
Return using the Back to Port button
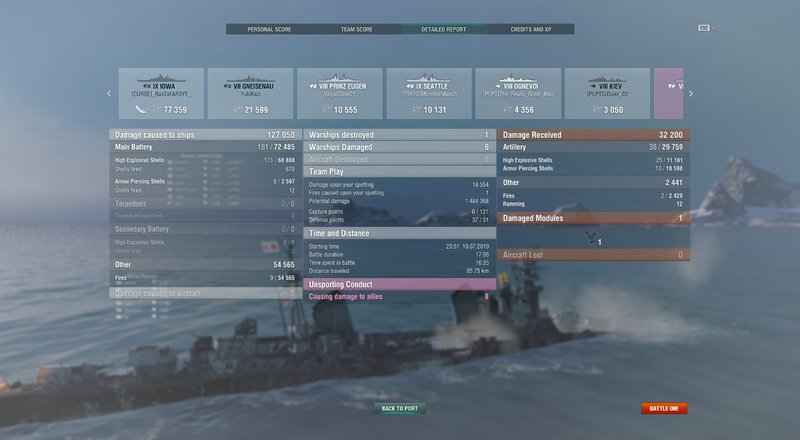pyautogui.click(x=400, y=408)
